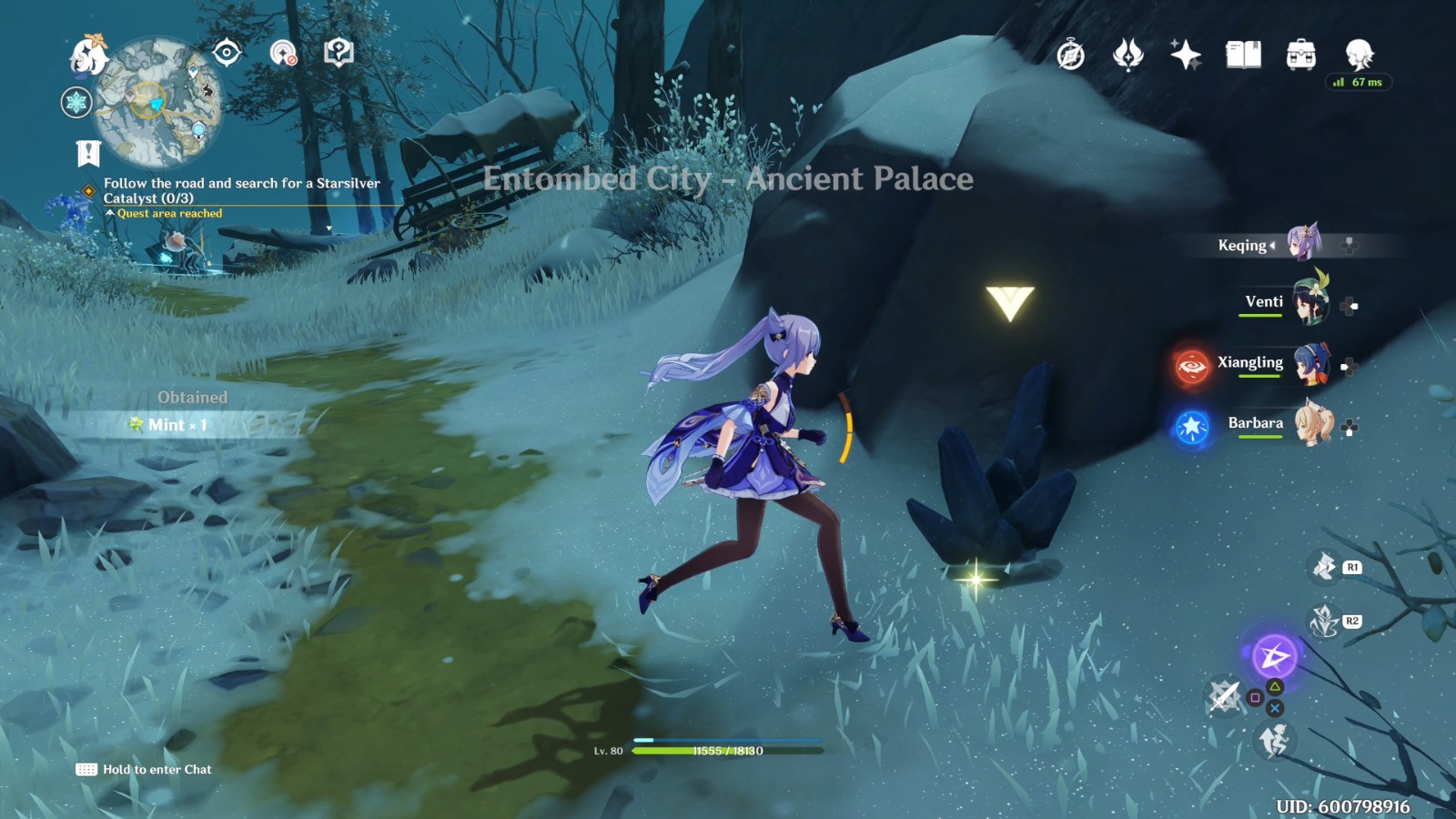Open the Events menu wings icon
Screen dimensions: 1456x819
(x=1128, y=55)
